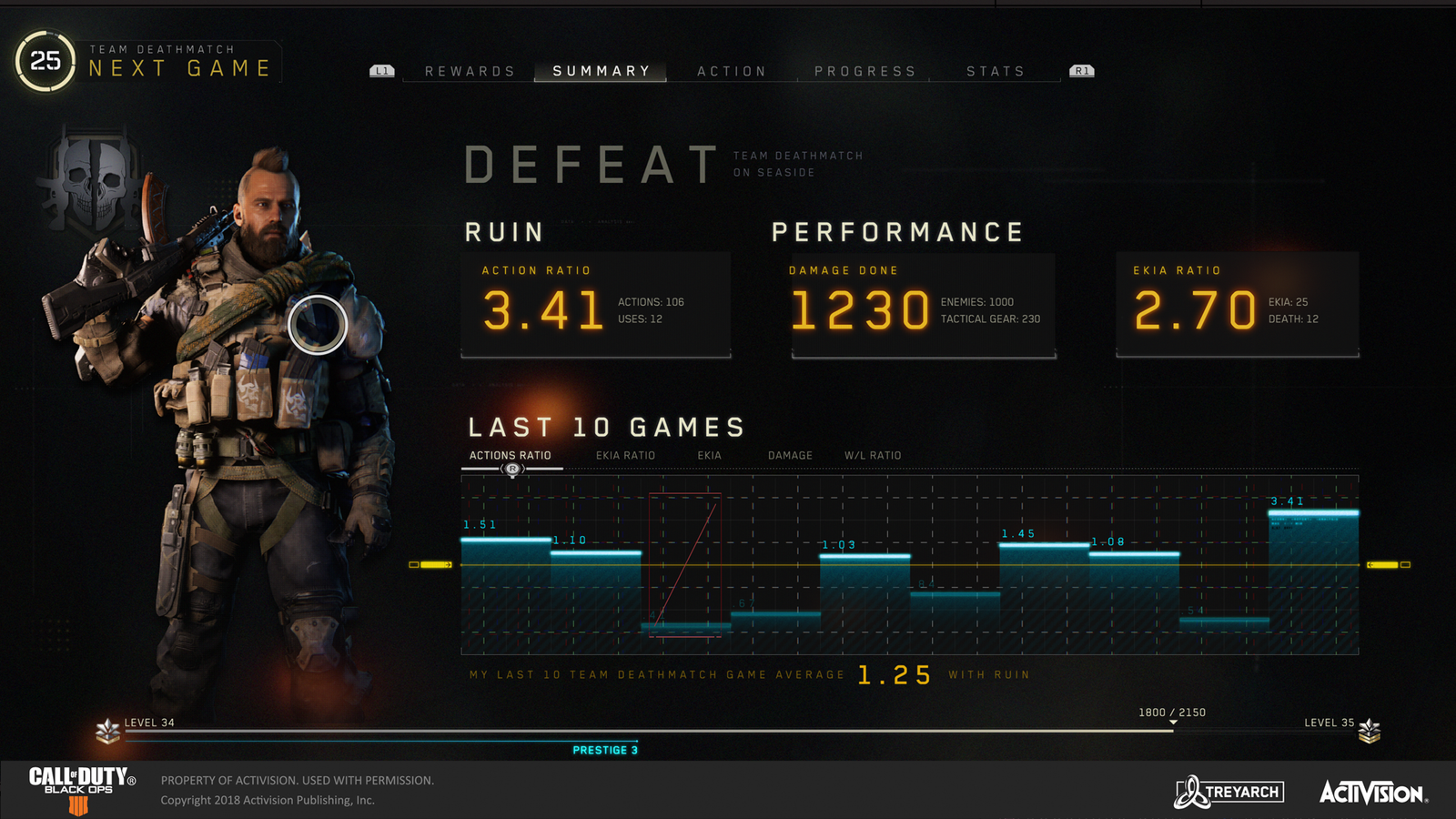This screenshot has height=819, width=1456.
Task: Open the Stats tab
Action: 995,70
